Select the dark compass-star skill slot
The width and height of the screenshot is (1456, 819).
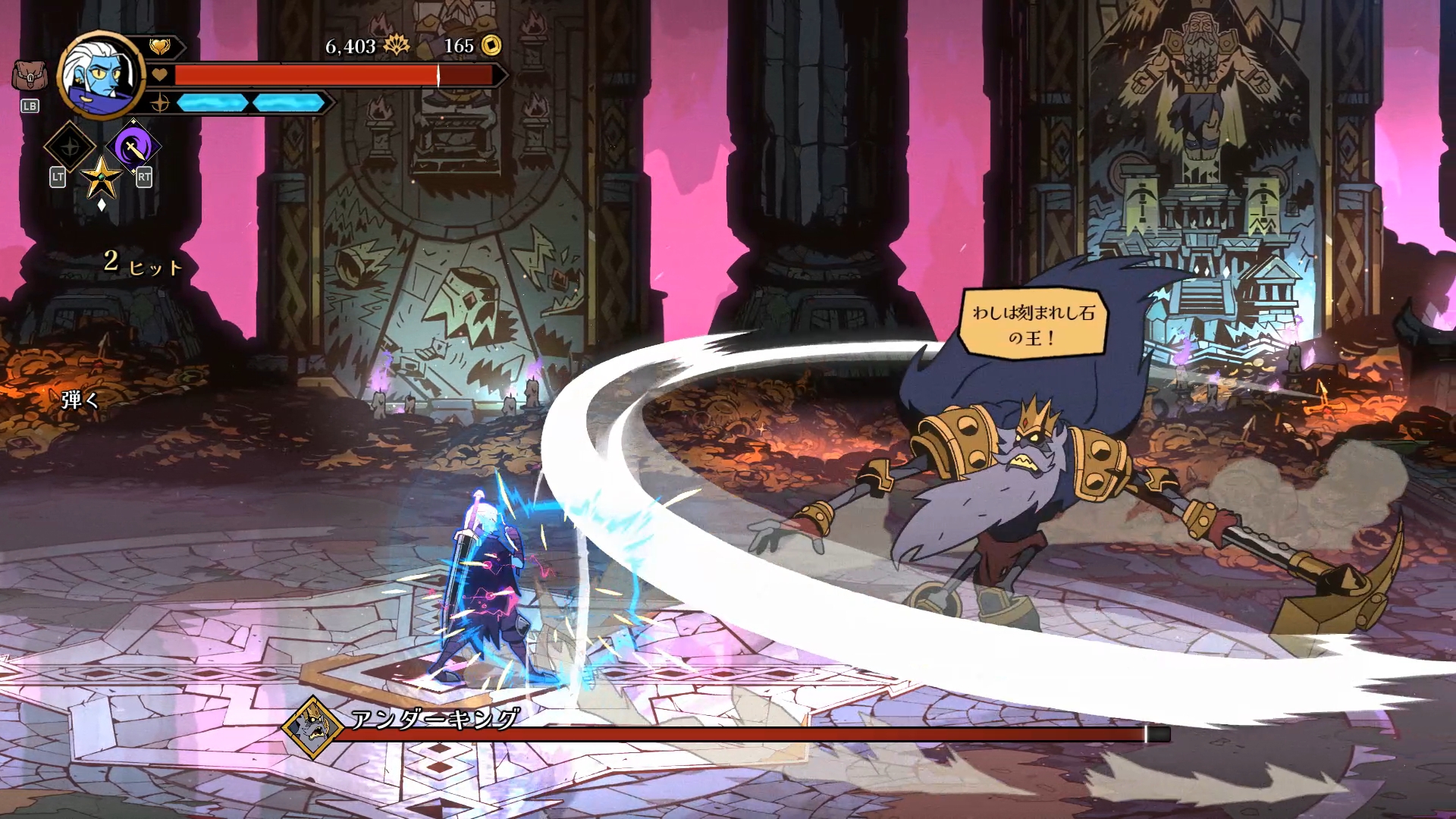[x=70, y=147]
